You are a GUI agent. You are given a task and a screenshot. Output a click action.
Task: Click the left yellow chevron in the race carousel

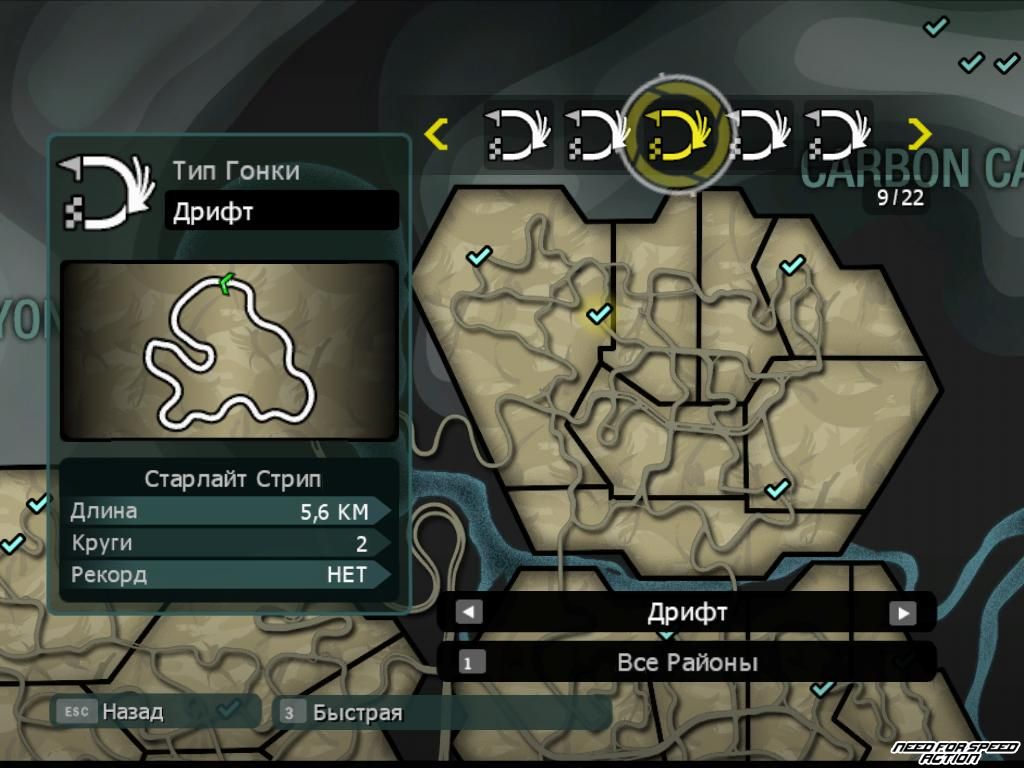pos(436,134)
